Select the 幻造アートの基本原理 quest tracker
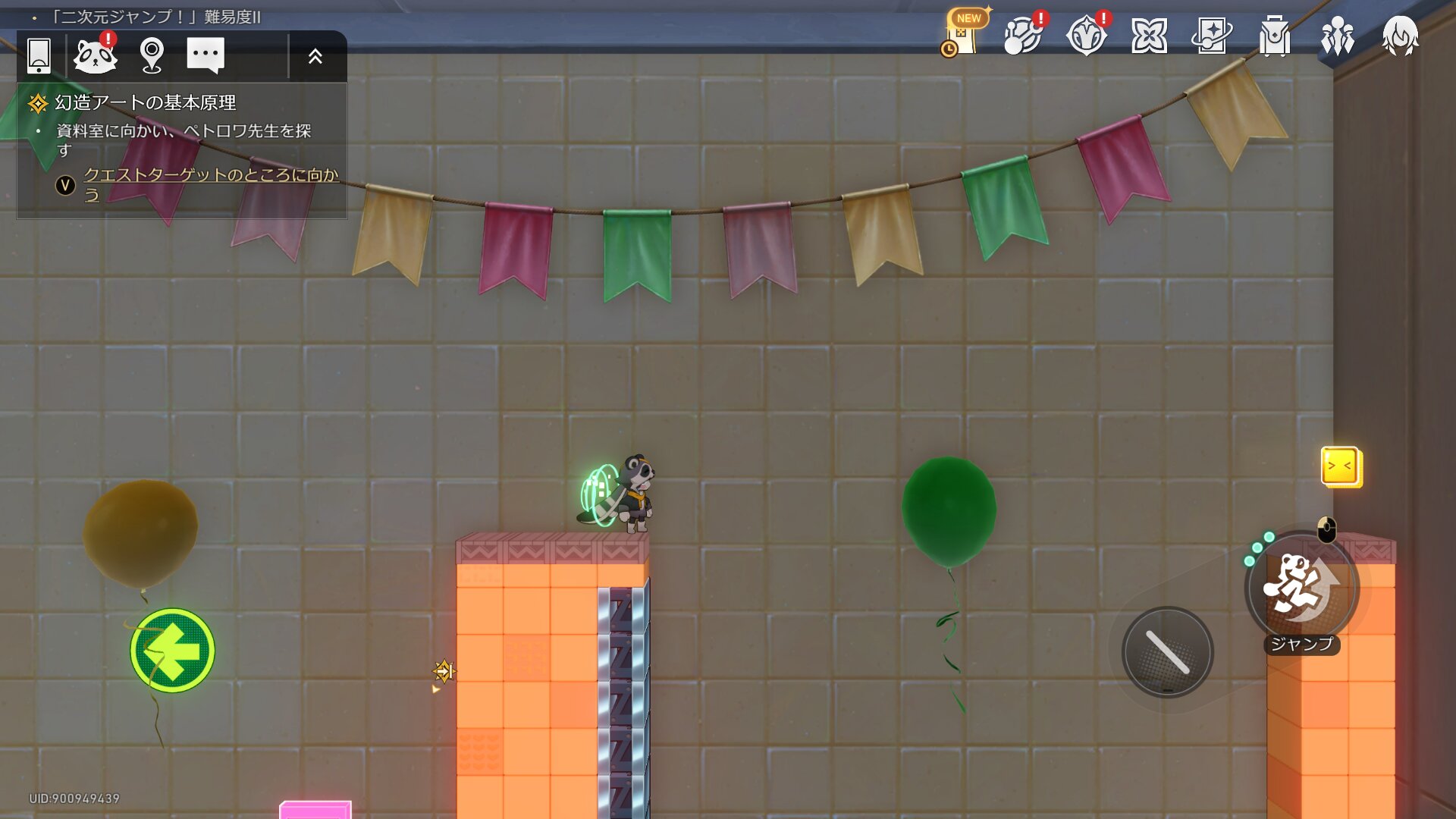1456x819 pixels. [x=145, y=102]
